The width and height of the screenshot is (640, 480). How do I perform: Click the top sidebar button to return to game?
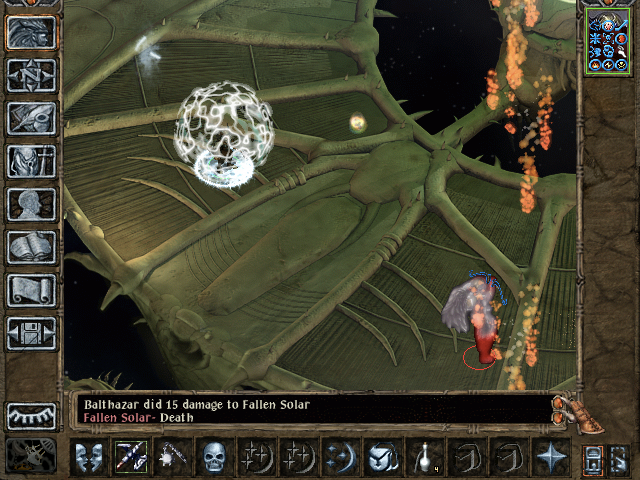31,32
